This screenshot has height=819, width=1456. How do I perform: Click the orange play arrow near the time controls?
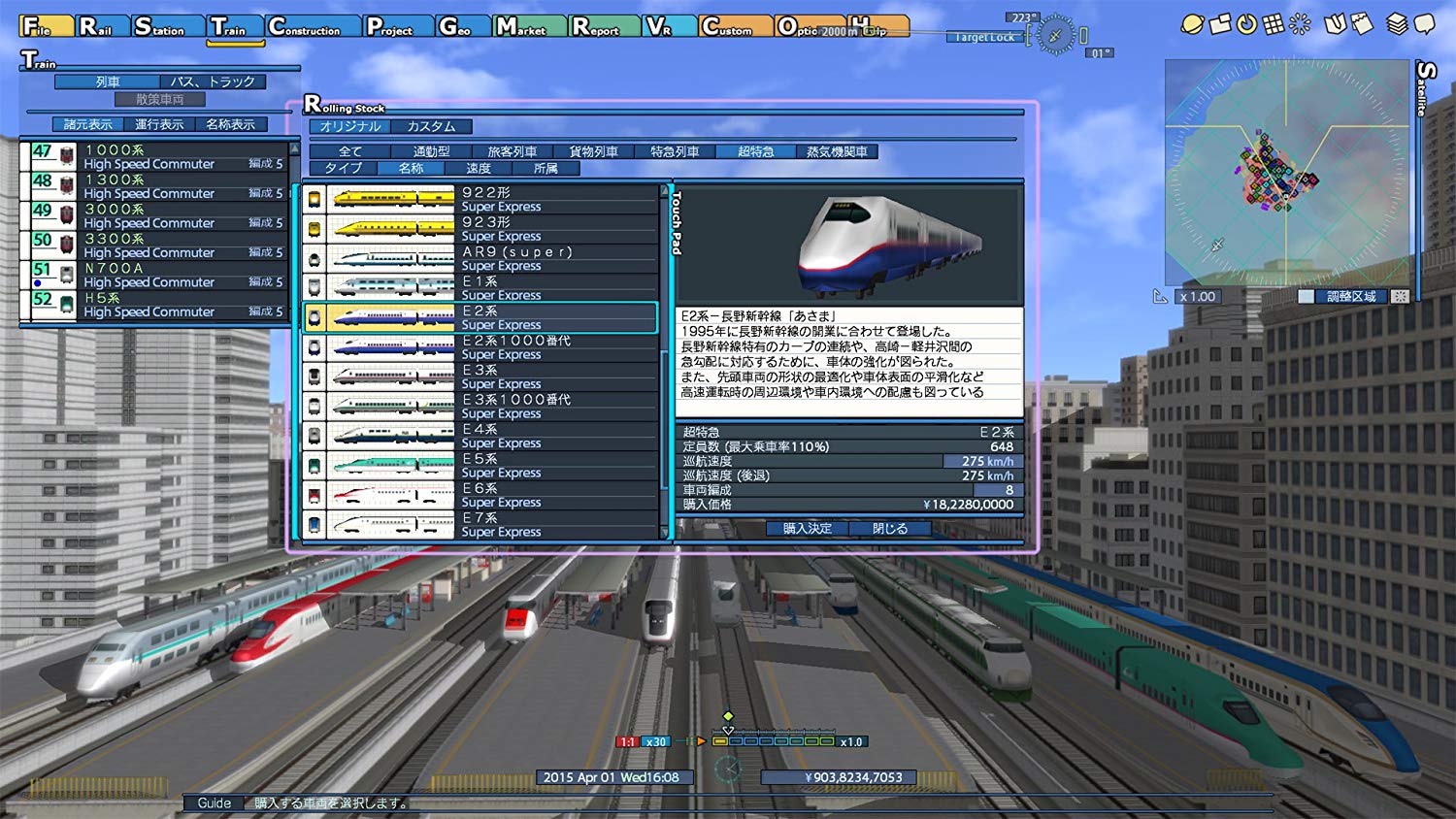(x=701, y=741)
